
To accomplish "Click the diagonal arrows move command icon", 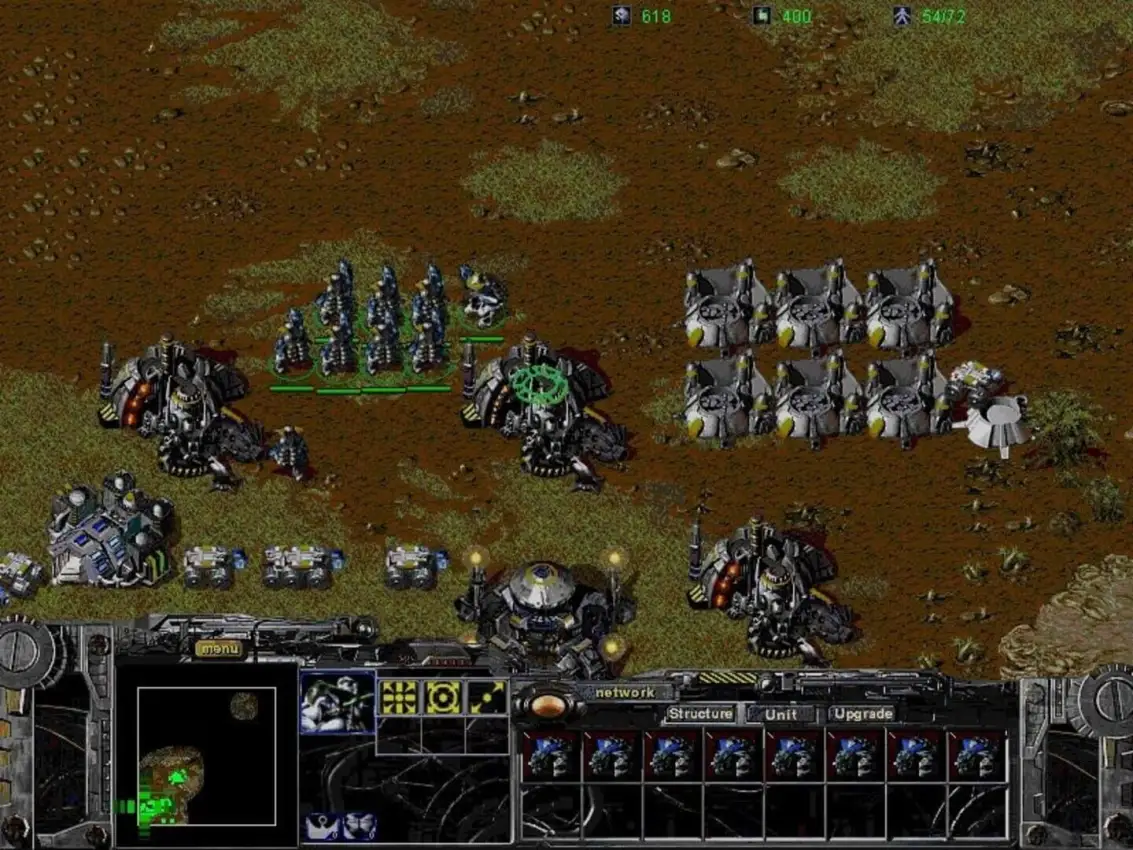I will pos(487,697).
